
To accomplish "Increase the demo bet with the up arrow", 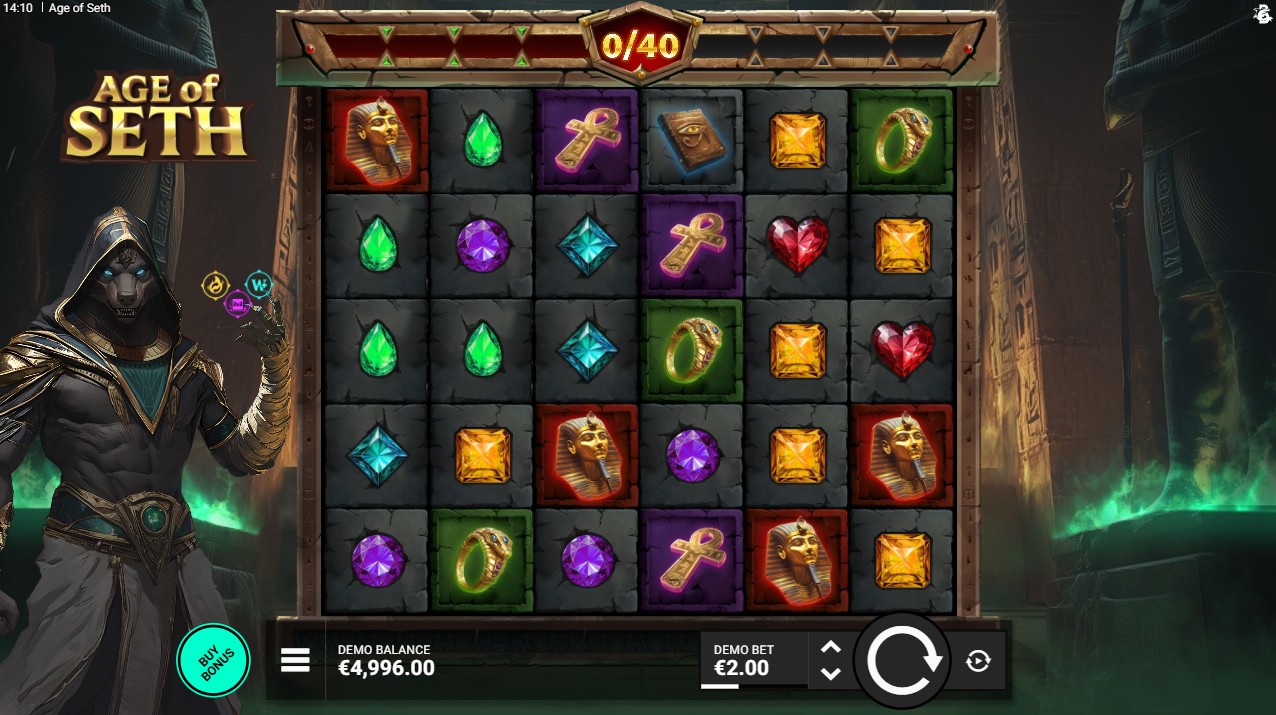I will coord(830,647).
